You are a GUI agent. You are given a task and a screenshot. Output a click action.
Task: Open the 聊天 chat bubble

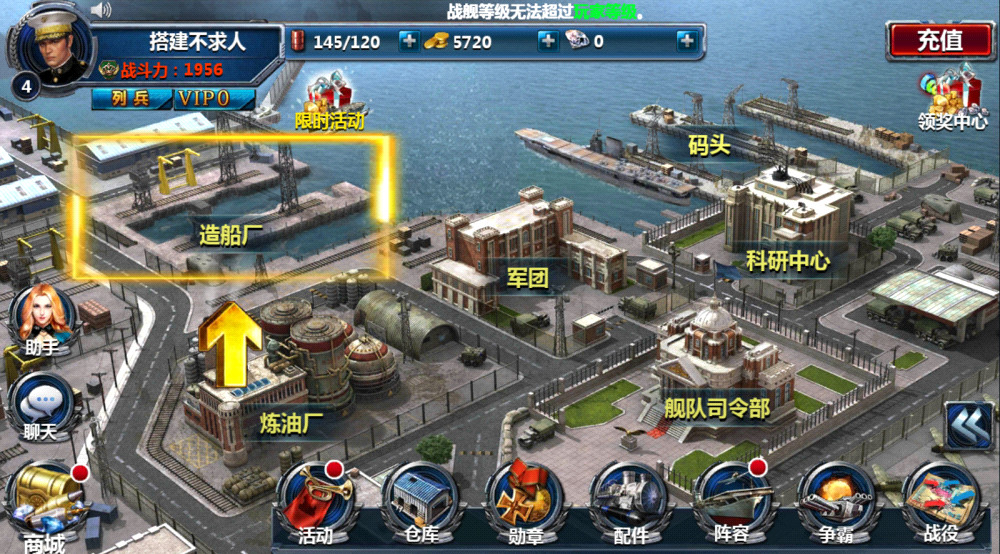(42, 410)
